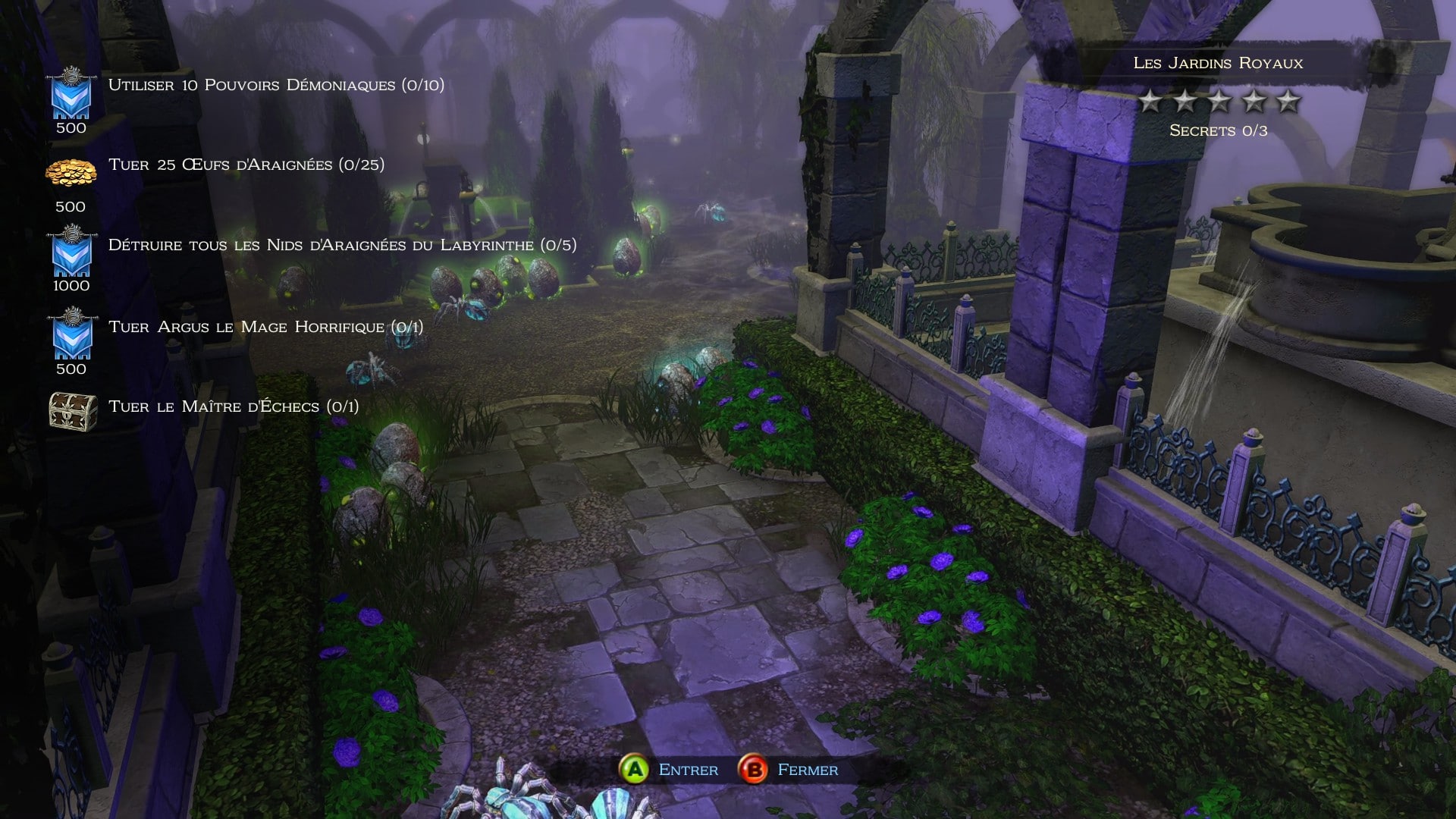Select the 'Tuer Argus le Mage Horrifique' objective

click(265, 327)
